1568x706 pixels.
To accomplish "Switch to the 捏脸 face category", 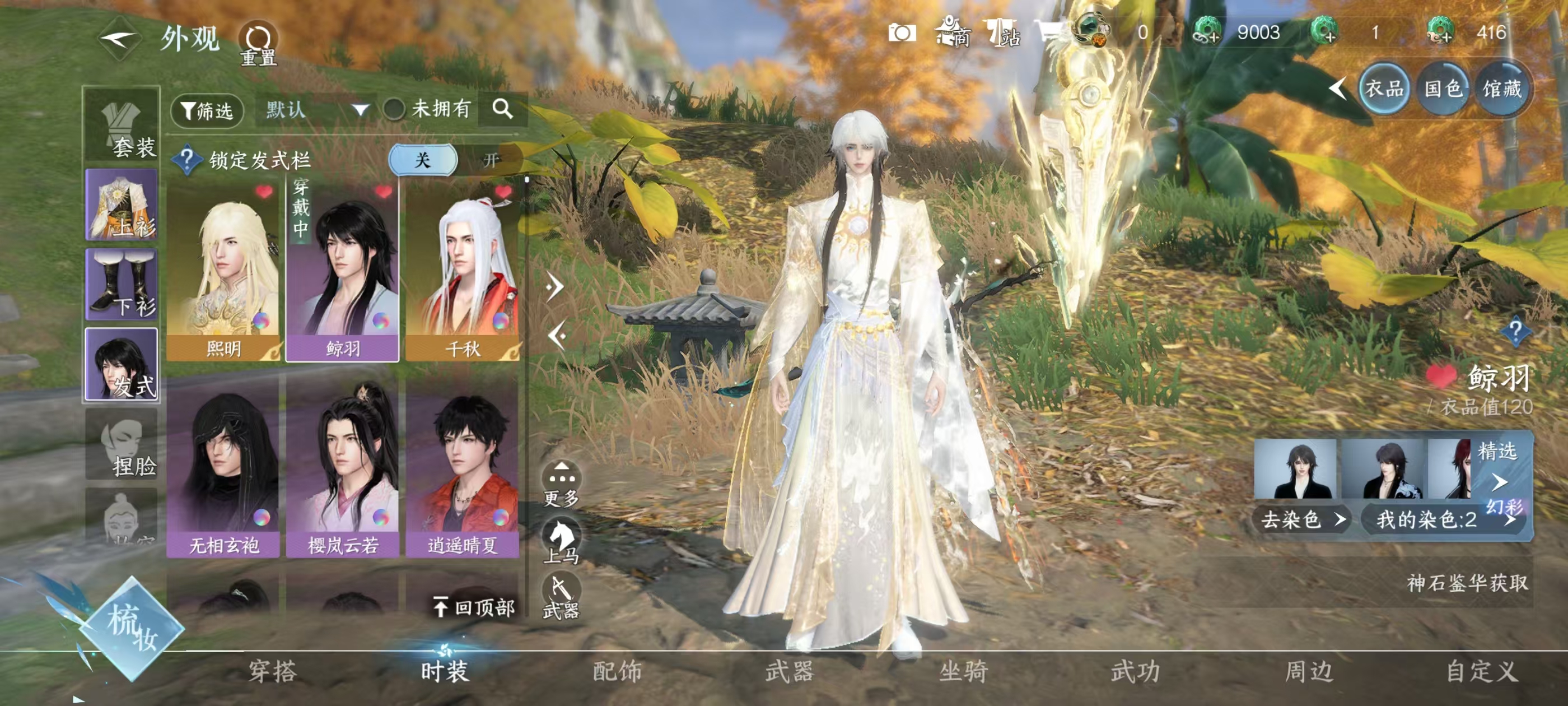I will [x=122, y=444].
